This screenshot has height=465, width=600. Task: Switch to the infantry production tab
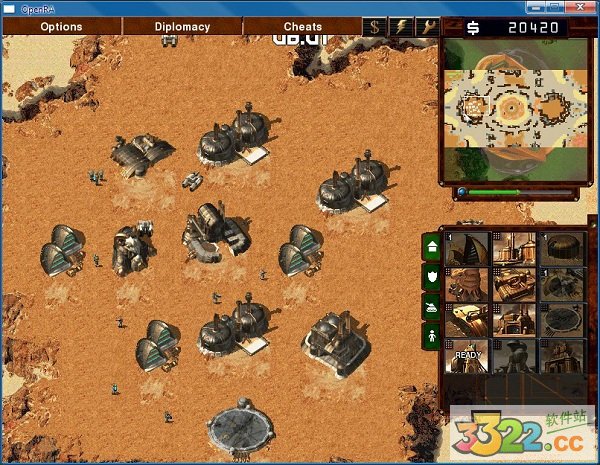coord(431,335)
